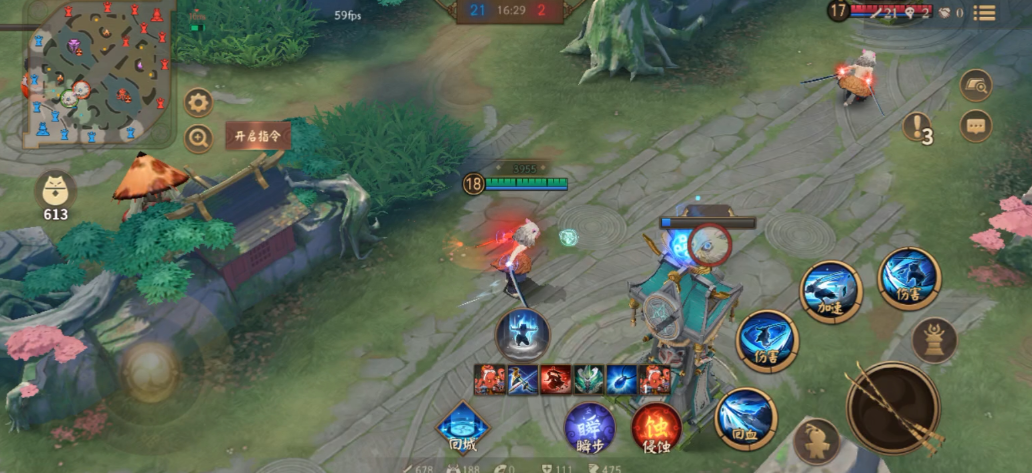1032x473 pixels.
Task: Select the blue pendant item slot
Action: (x=622, y=380)
